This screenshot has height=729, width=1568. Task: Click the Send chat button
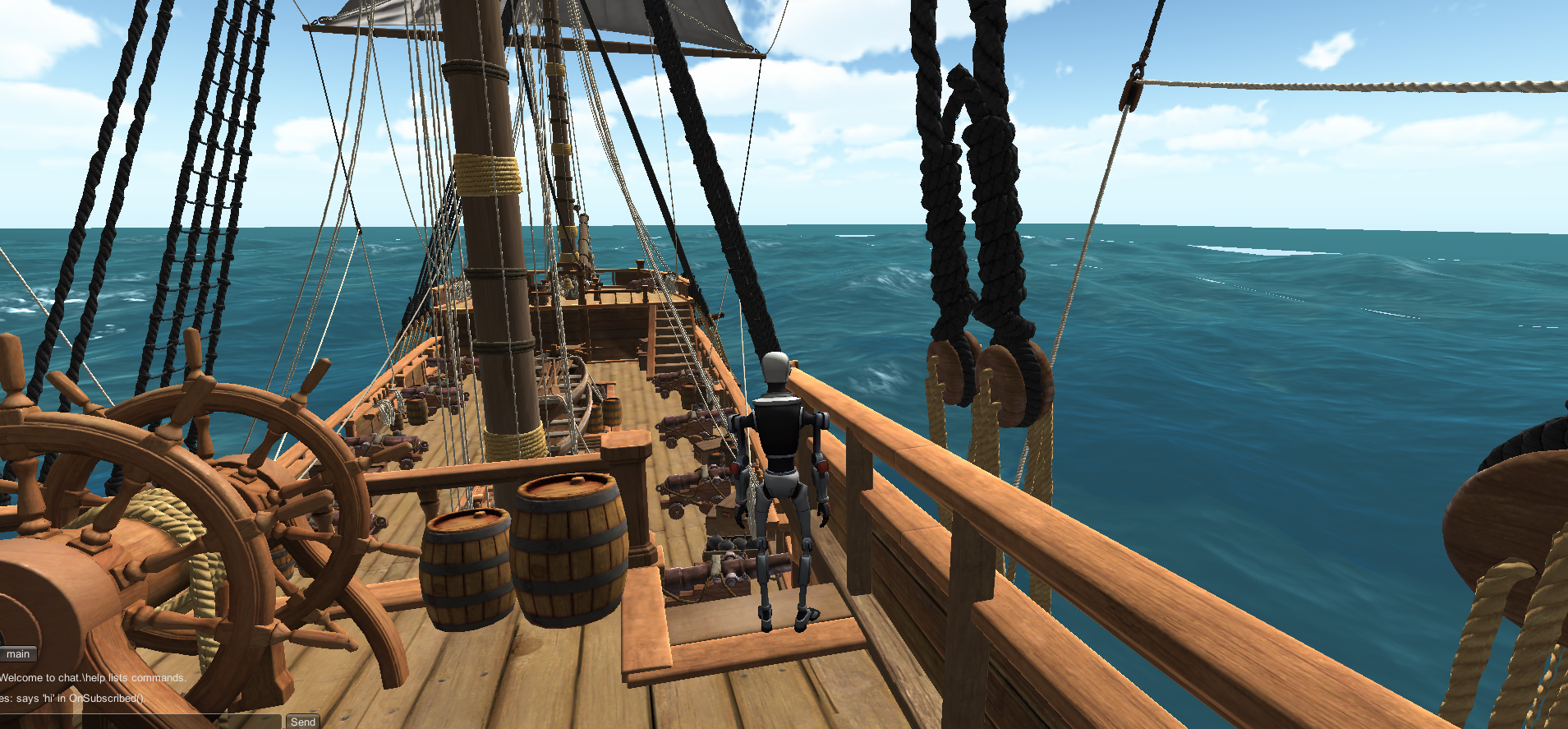click(x=302, y=722)
